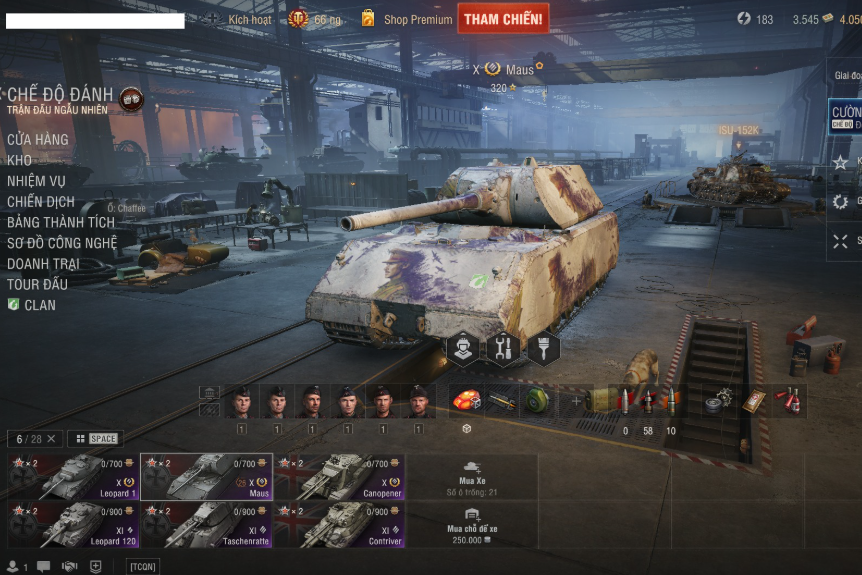The image size is (862, 575).
Task: Open the paintbrush exterior customization
Action: [x=543, y=348]
